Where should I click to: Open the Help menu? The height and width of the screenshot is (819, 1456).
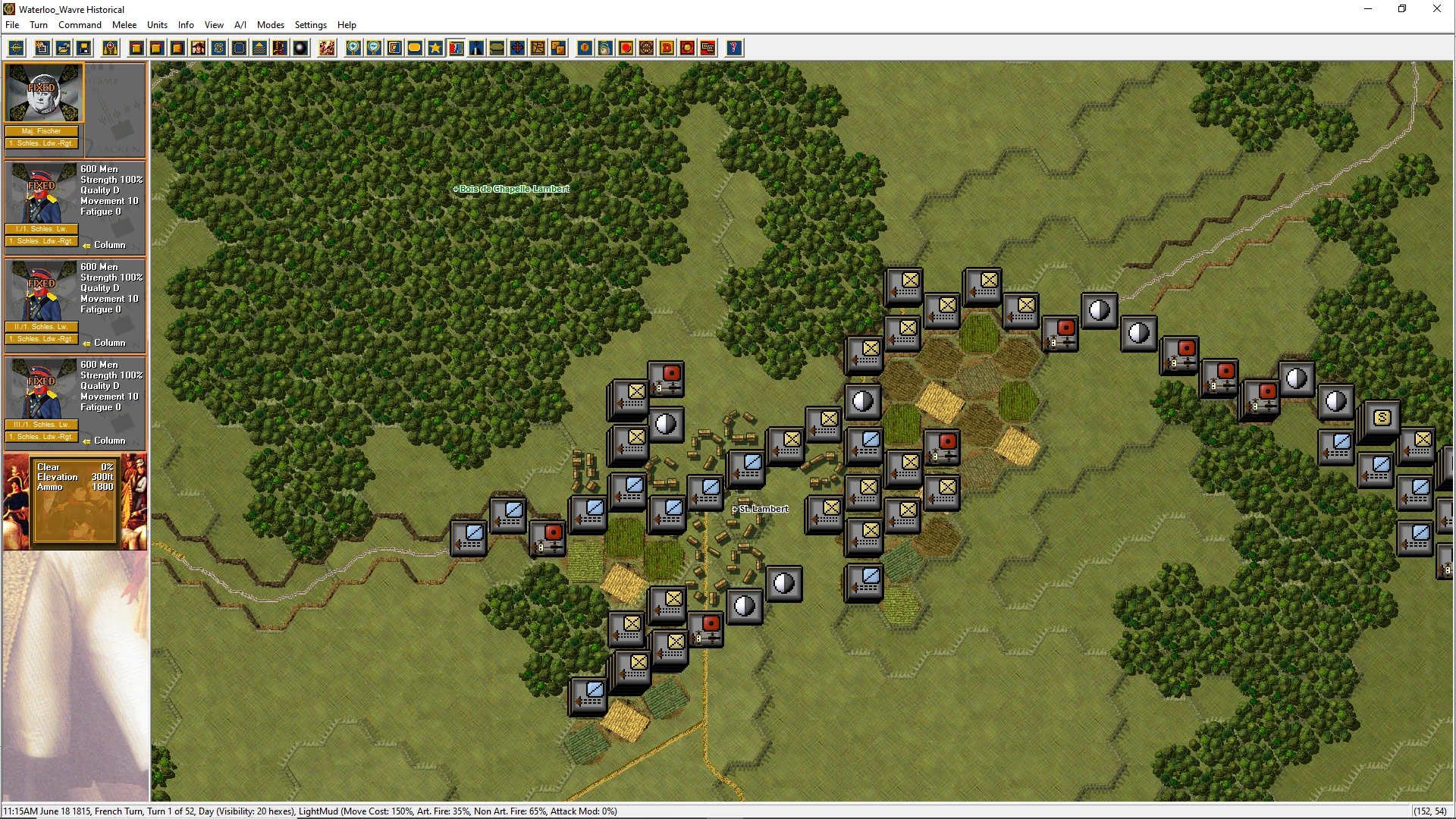click(347, 25)
